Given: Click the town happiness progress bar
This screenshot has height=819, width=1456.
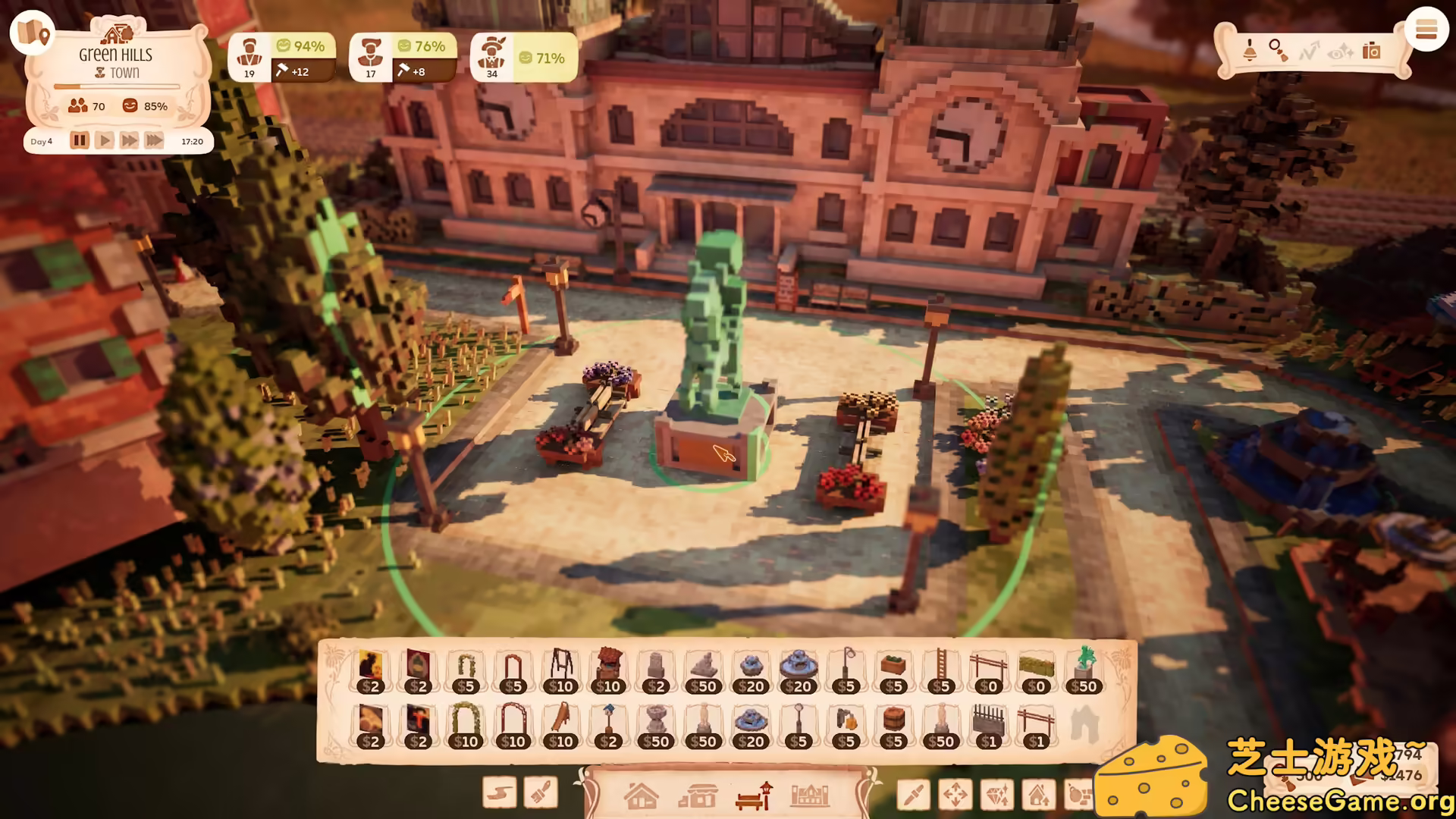Looking at the screenshot, I should click(x=118, y=86).
